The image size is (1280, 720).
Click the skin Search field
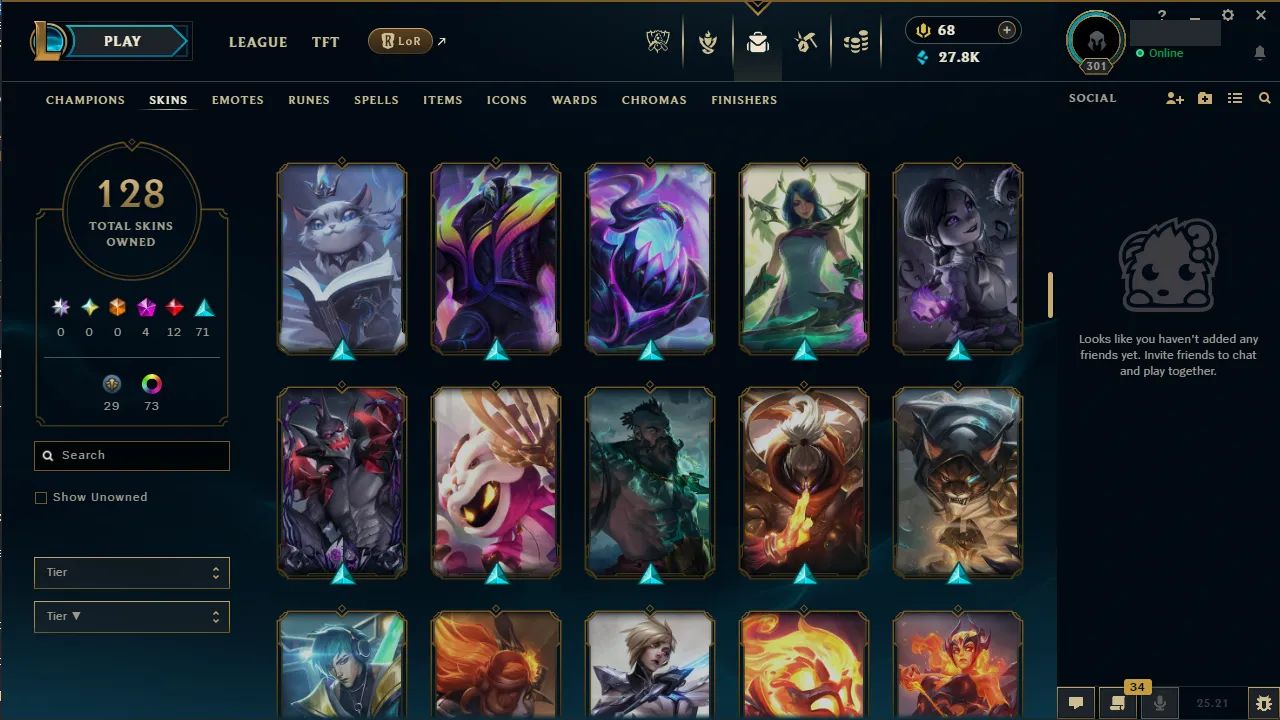(x=131, y=455)
